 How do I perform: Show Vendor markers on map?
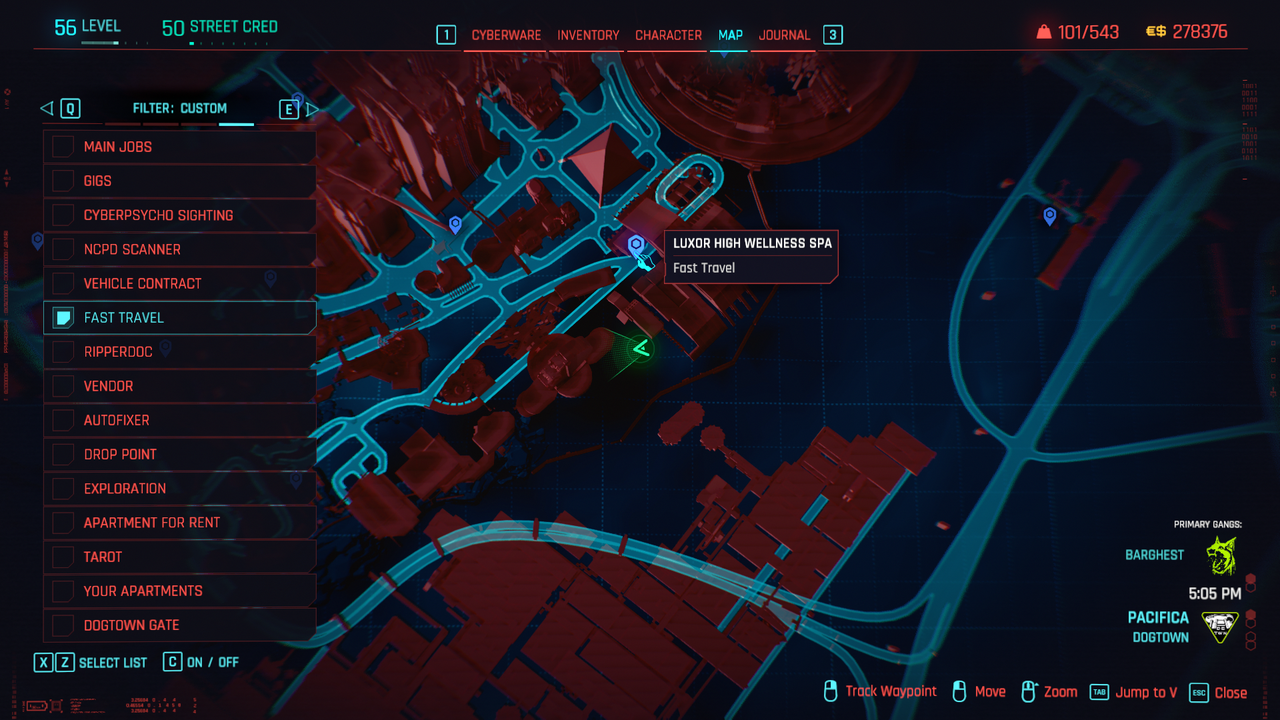pos(63,386)
